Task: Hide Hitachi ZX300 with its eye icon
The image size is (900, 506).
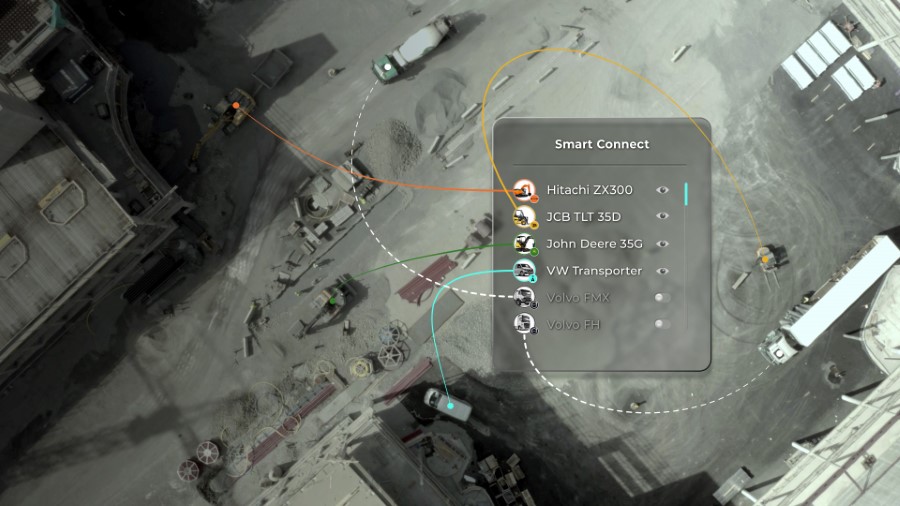Action: coord(662,190)
